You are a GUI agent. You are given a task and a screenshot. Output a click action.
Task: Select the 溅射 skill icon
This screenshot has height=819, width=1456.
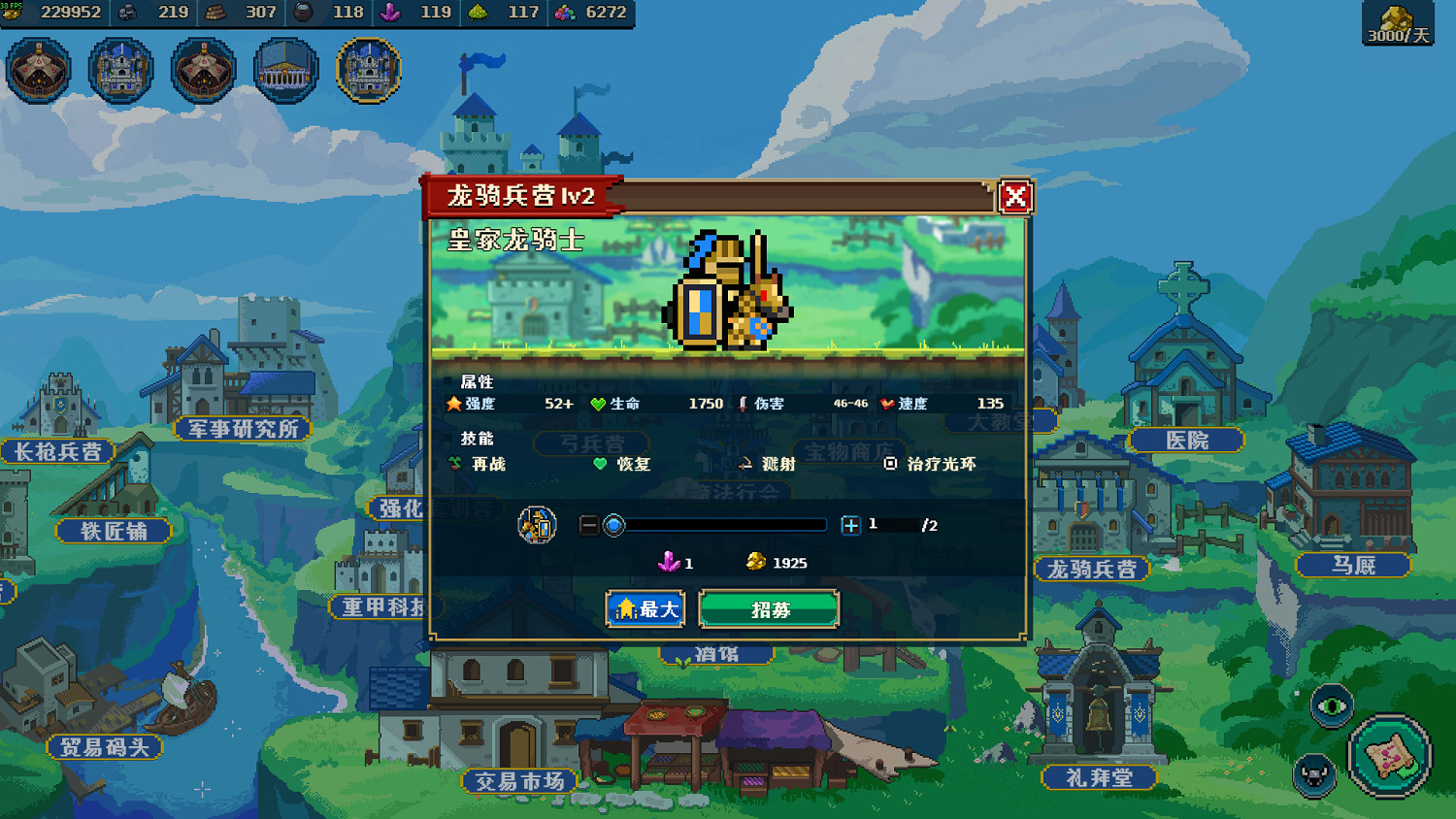pyautogui.click(x=744, y=465)
